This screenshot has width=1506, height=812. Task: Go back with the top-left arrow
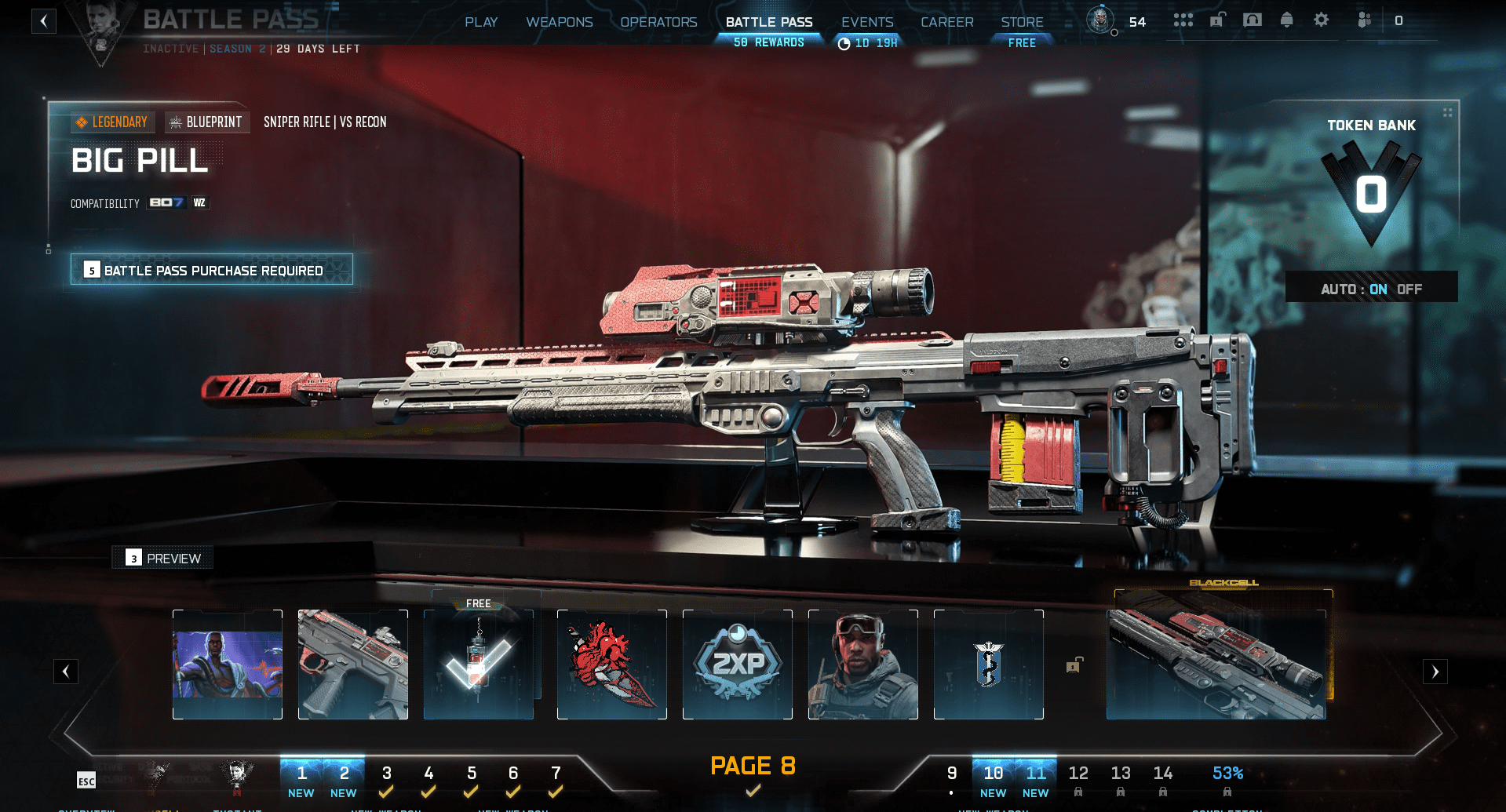(x=44, y=21)
